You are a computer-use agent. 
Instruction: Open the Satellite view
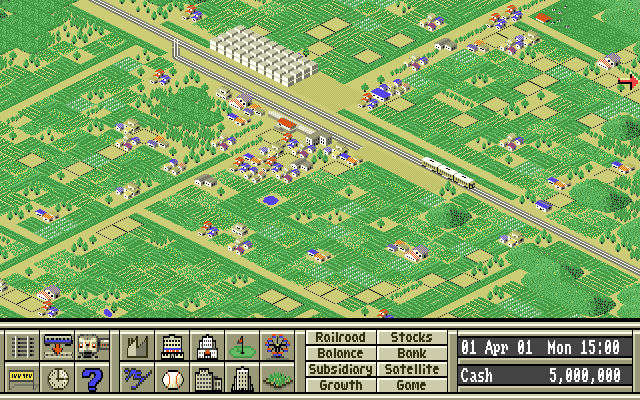coord(411,369)
